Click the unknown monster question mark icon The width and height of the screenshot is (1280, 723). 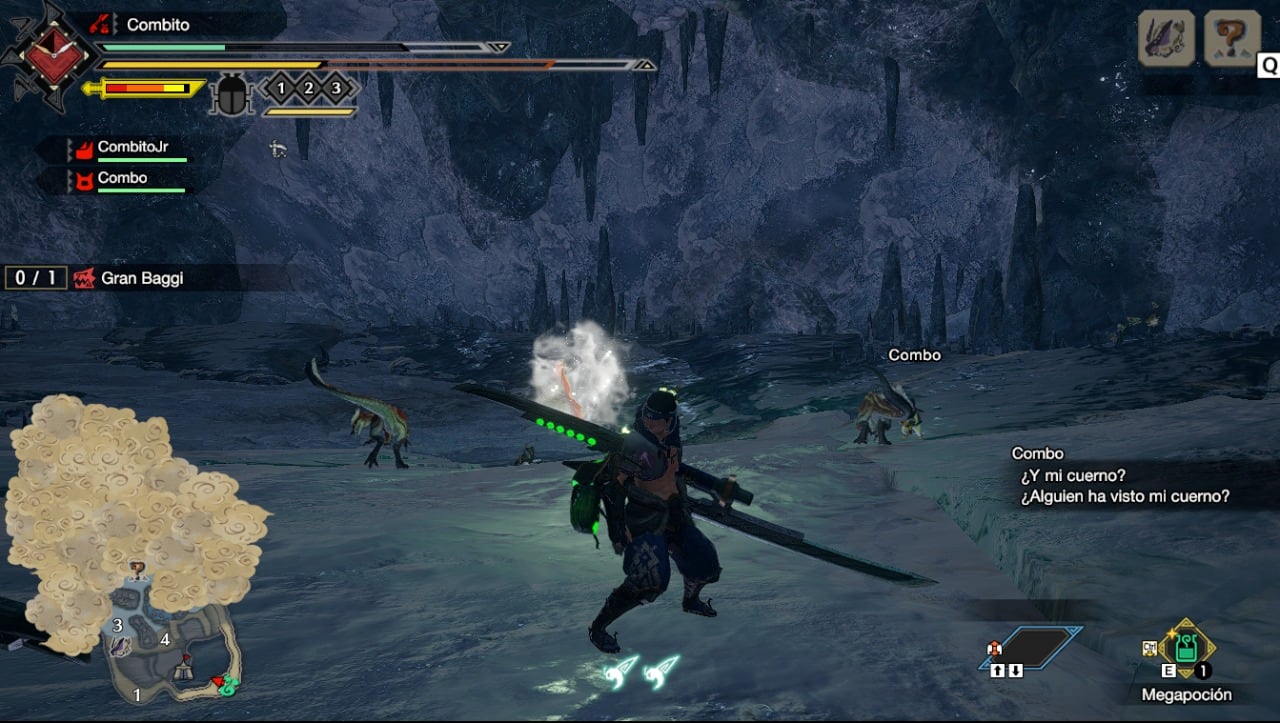[x=1231, y=39]
